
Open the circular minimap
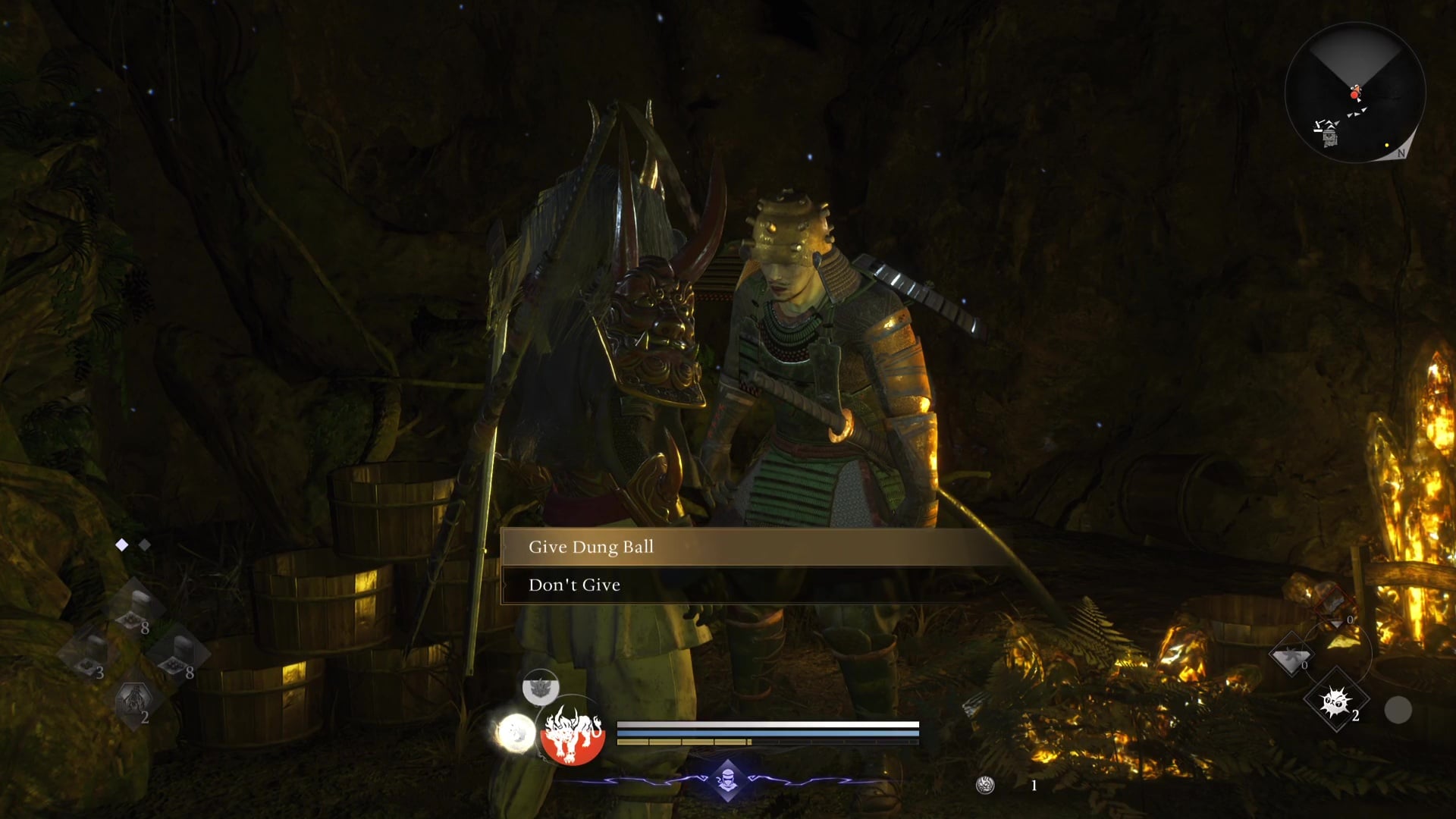(1354, 93)
